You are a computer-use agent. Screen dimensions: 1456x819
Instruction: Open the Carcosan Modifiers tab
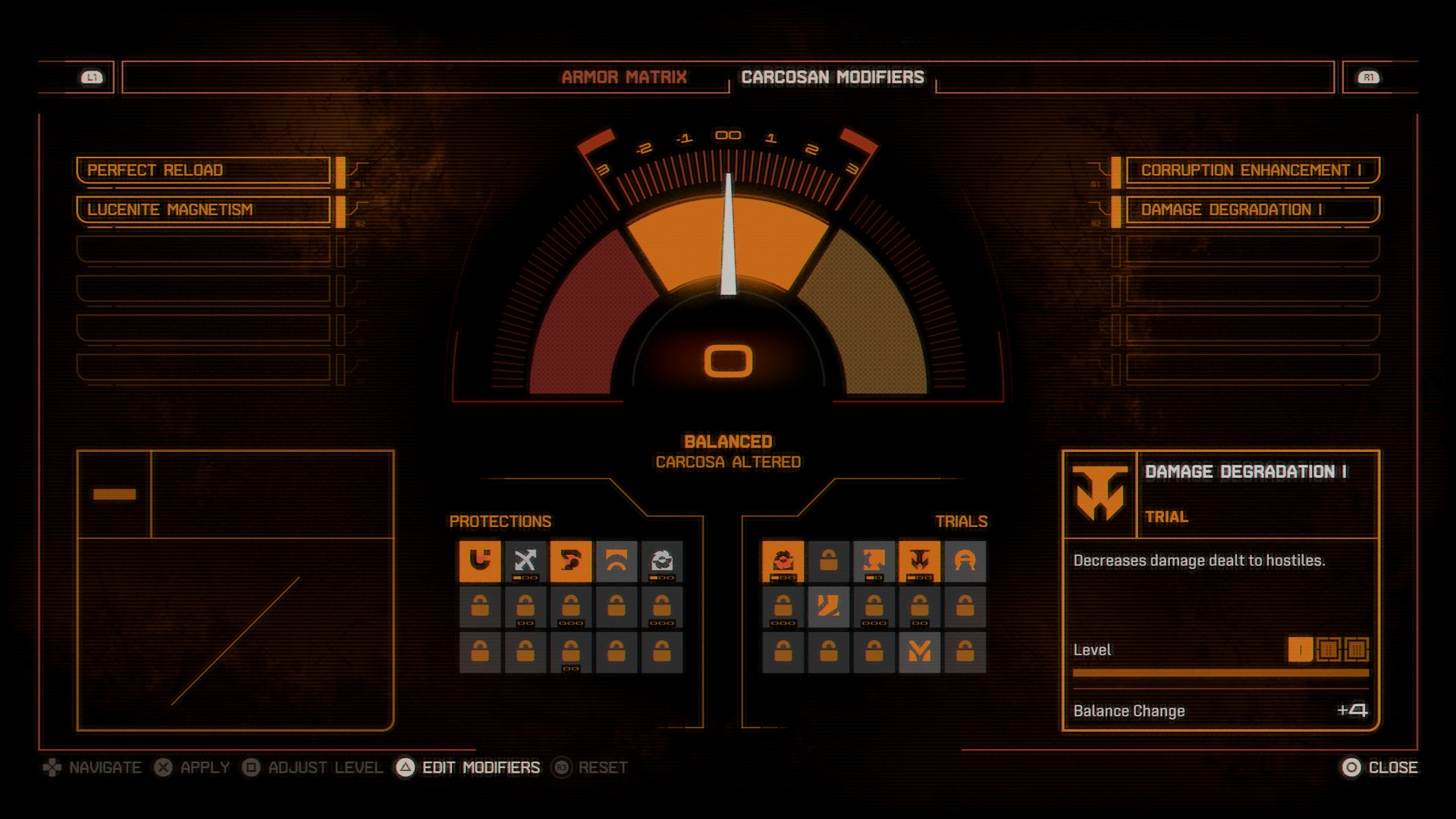[x=833, y=77]
